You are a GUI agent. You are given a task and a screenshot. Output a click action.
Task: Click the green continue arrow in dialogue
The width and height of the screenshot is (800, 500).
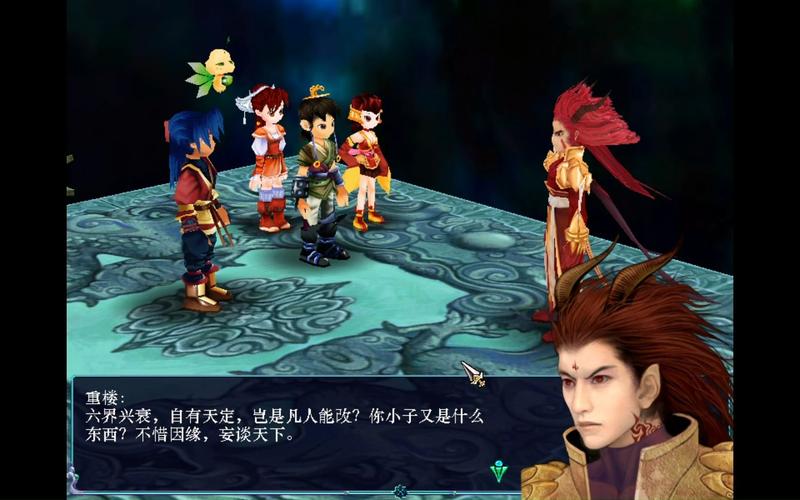[499, 471]
